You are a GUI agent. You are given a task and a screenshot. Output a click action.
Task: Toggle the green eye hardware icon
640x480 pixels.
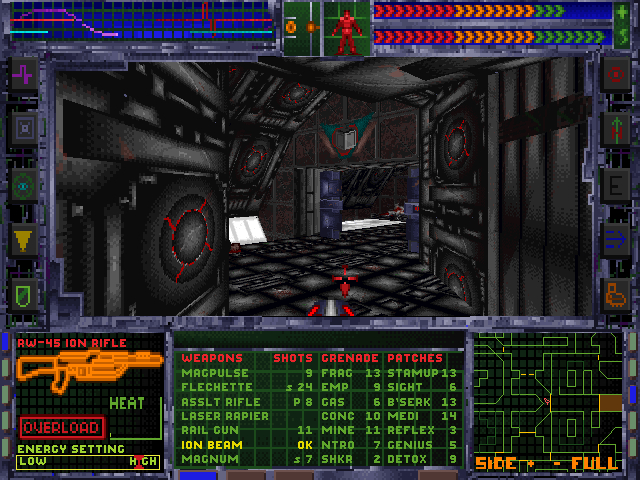tap(24, 184)
